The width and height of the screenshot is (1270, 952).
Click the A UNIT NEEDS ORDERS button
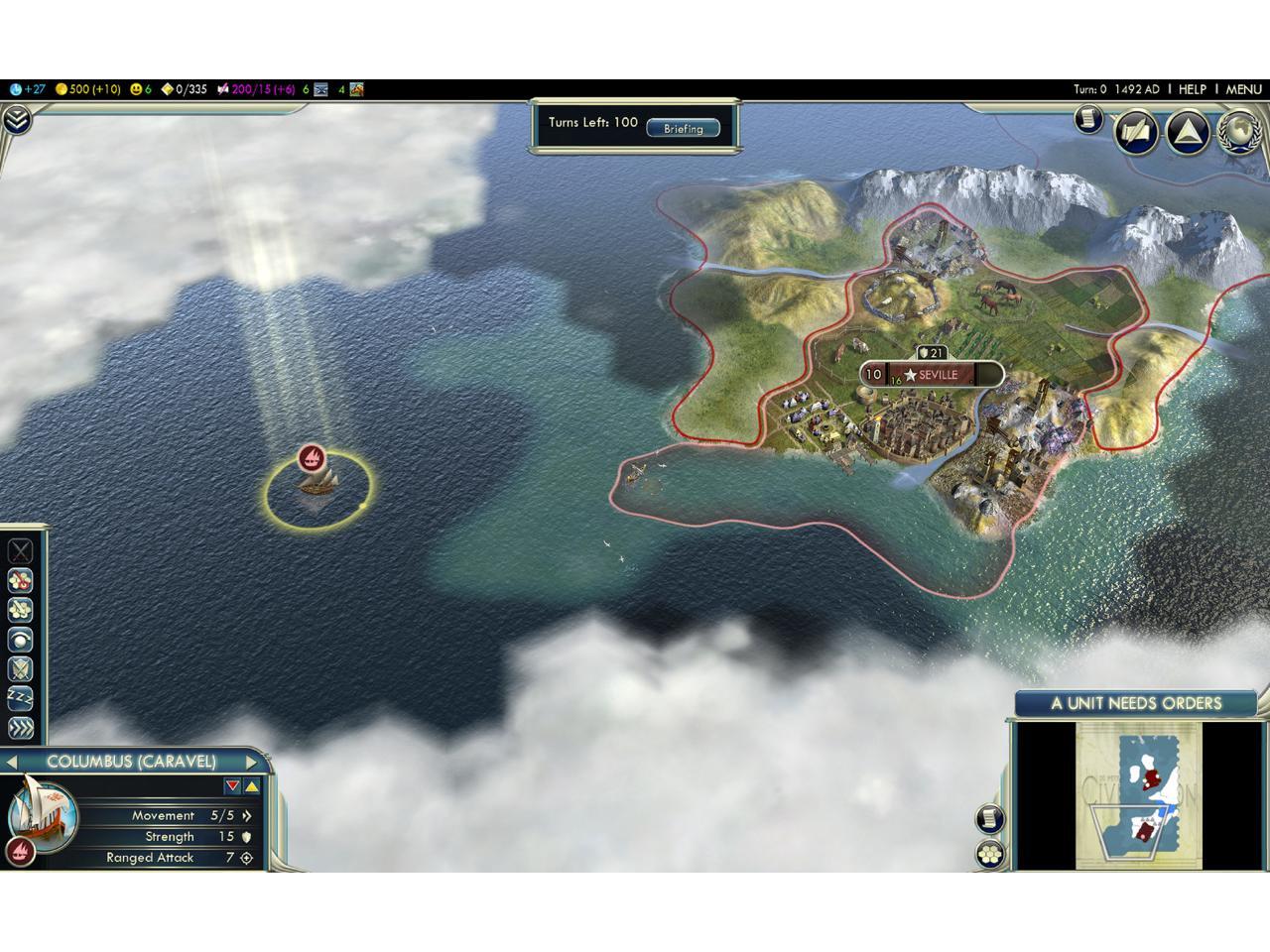coord(1135,704)
